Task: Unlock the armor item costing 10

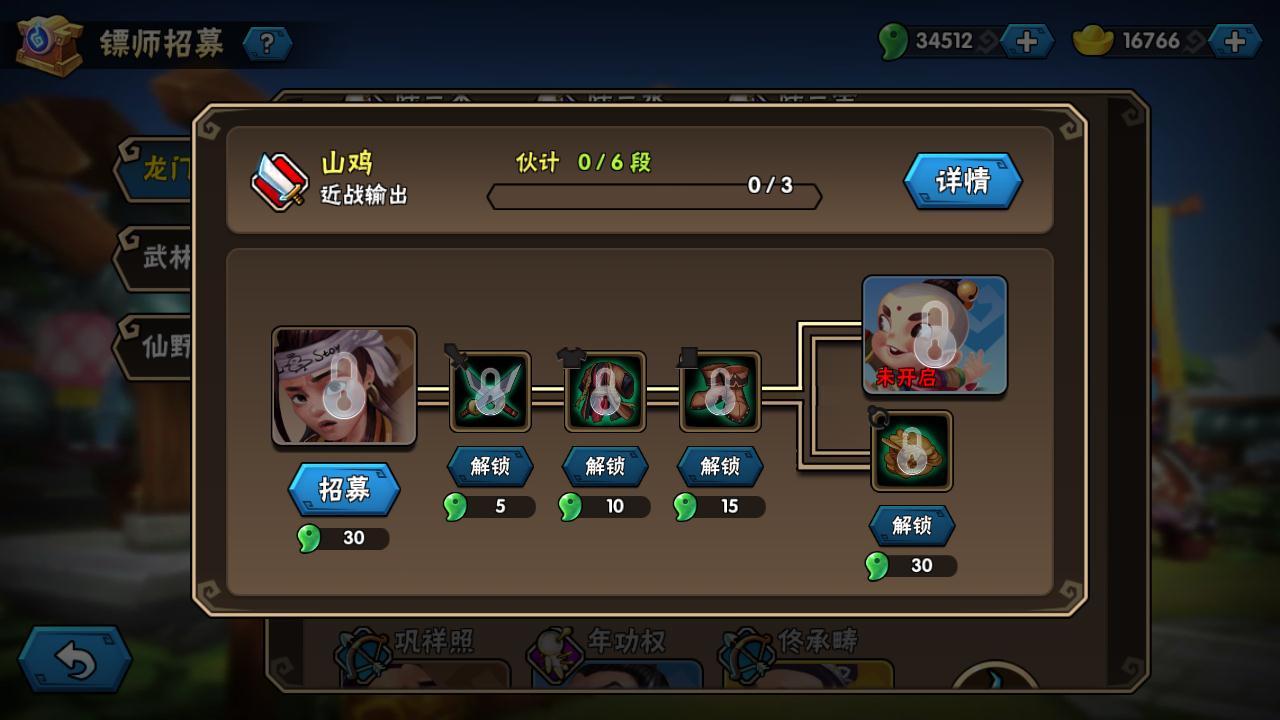Action: pos(604,466)
